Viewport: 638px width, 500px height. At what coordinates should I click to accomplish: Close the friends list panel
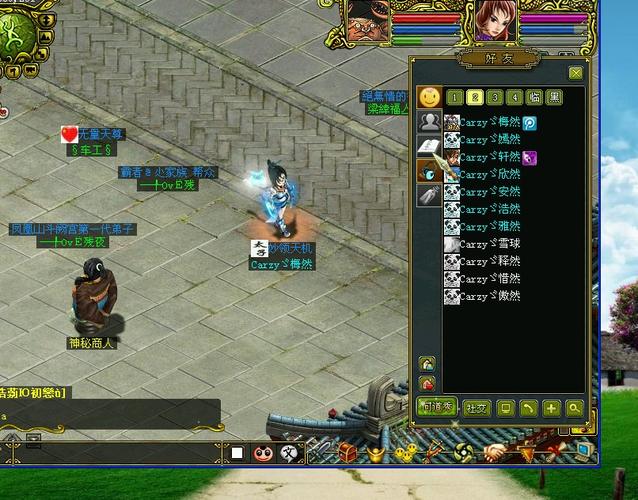[575, 73]
